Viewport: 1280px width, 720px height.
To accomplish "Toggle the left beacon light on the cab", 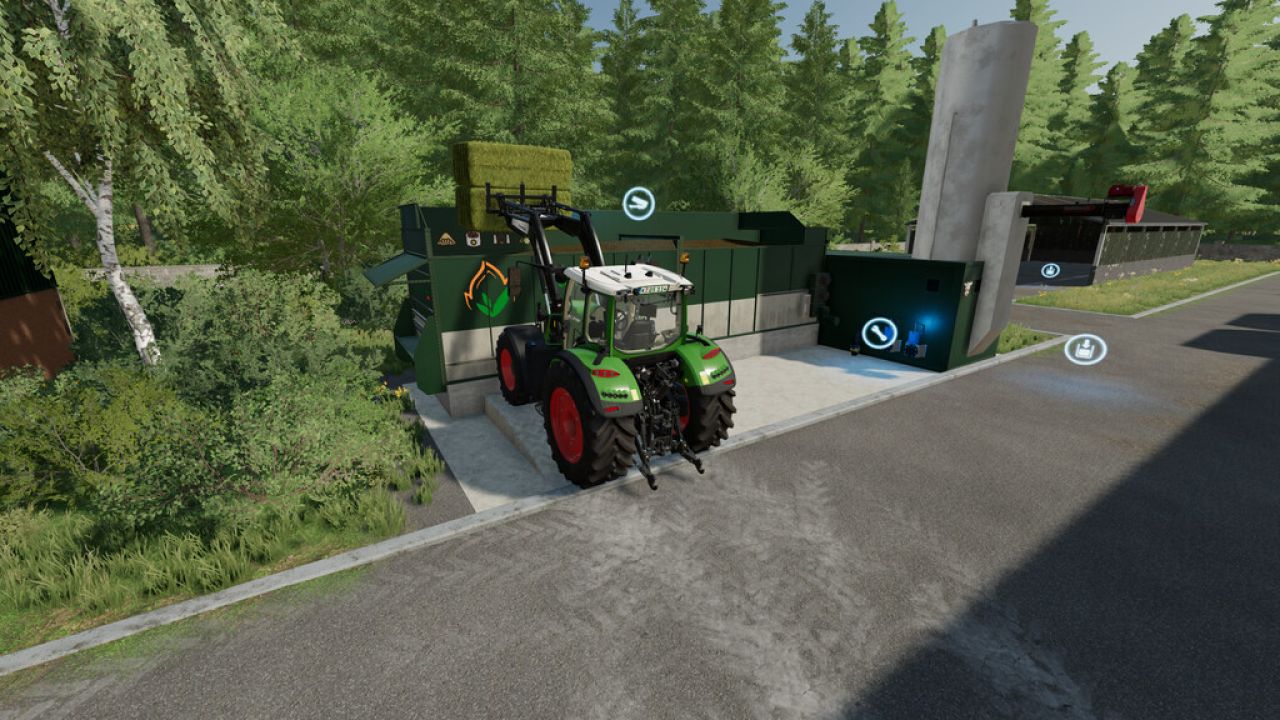I will tap(584, 263).
